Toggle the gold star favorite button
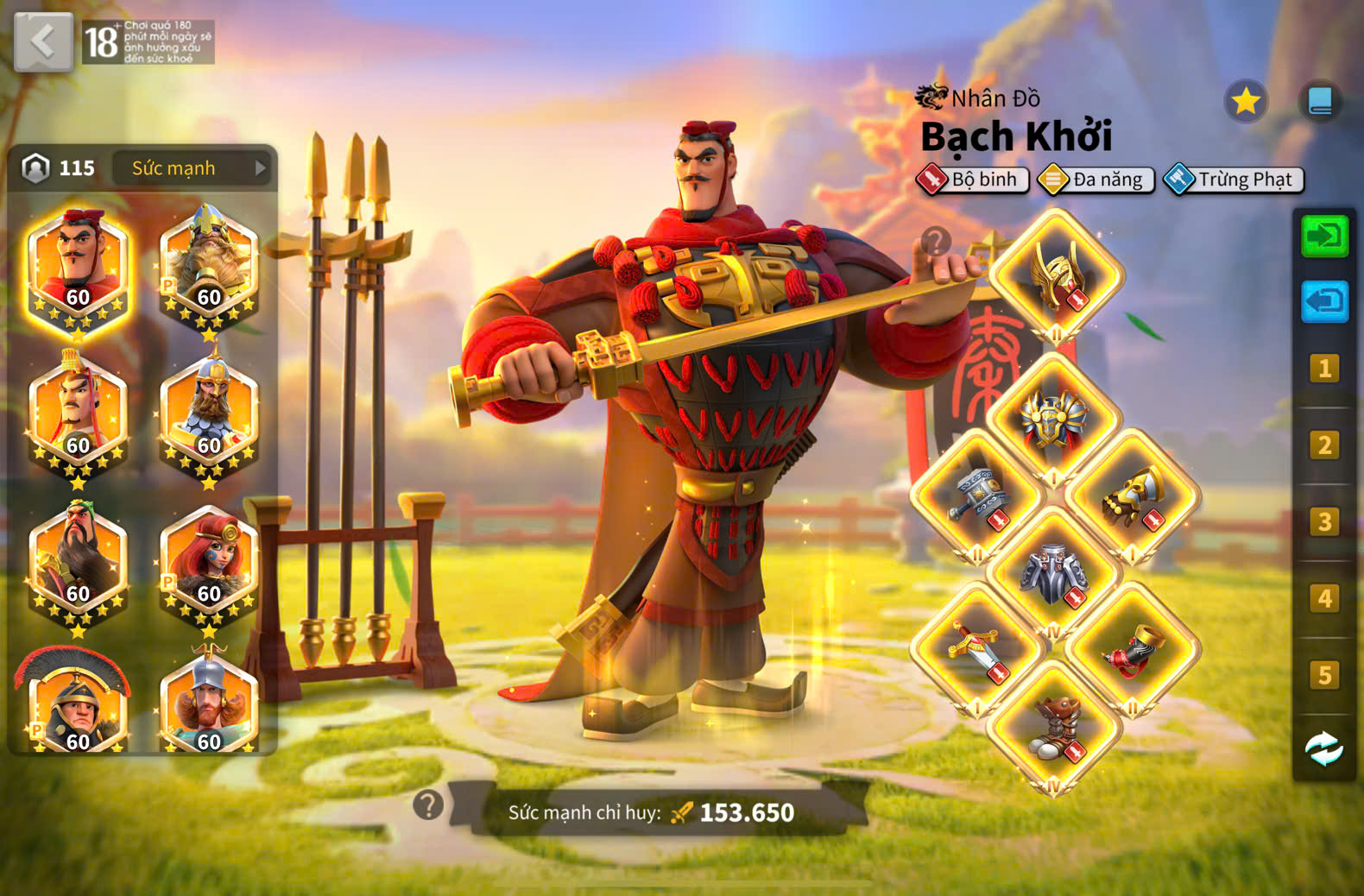 point(1245,102)
